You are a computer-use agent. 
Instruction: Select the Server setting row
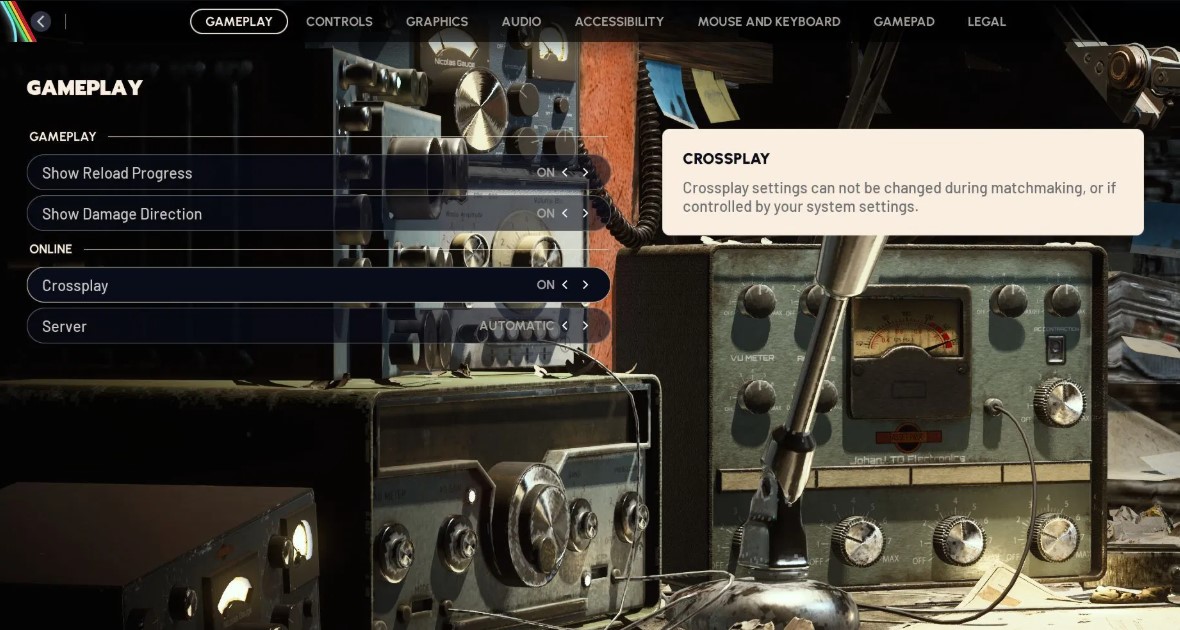[250, 326]
